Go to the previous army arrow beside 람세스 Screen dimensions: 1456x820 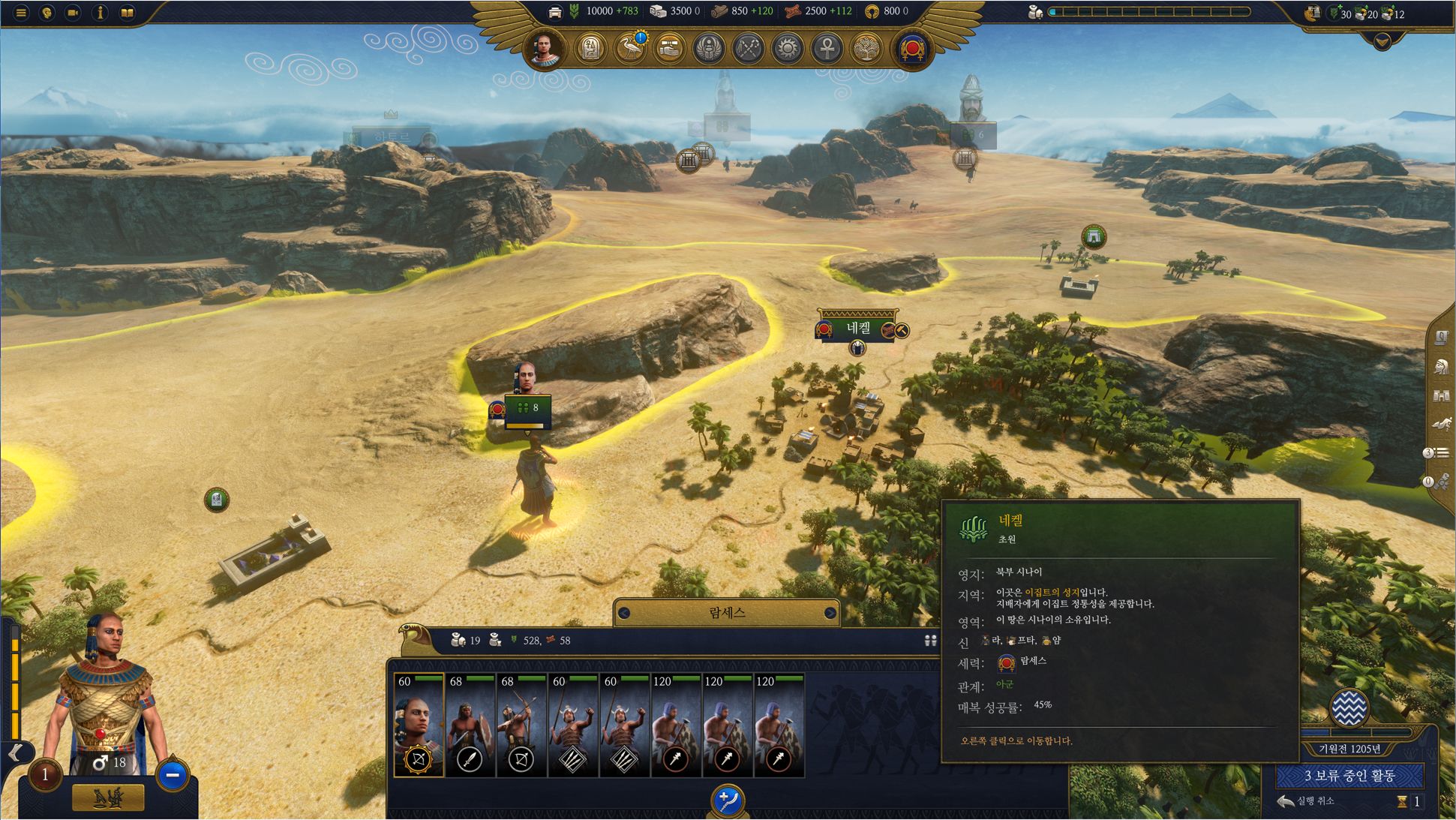tap(624, 613)
